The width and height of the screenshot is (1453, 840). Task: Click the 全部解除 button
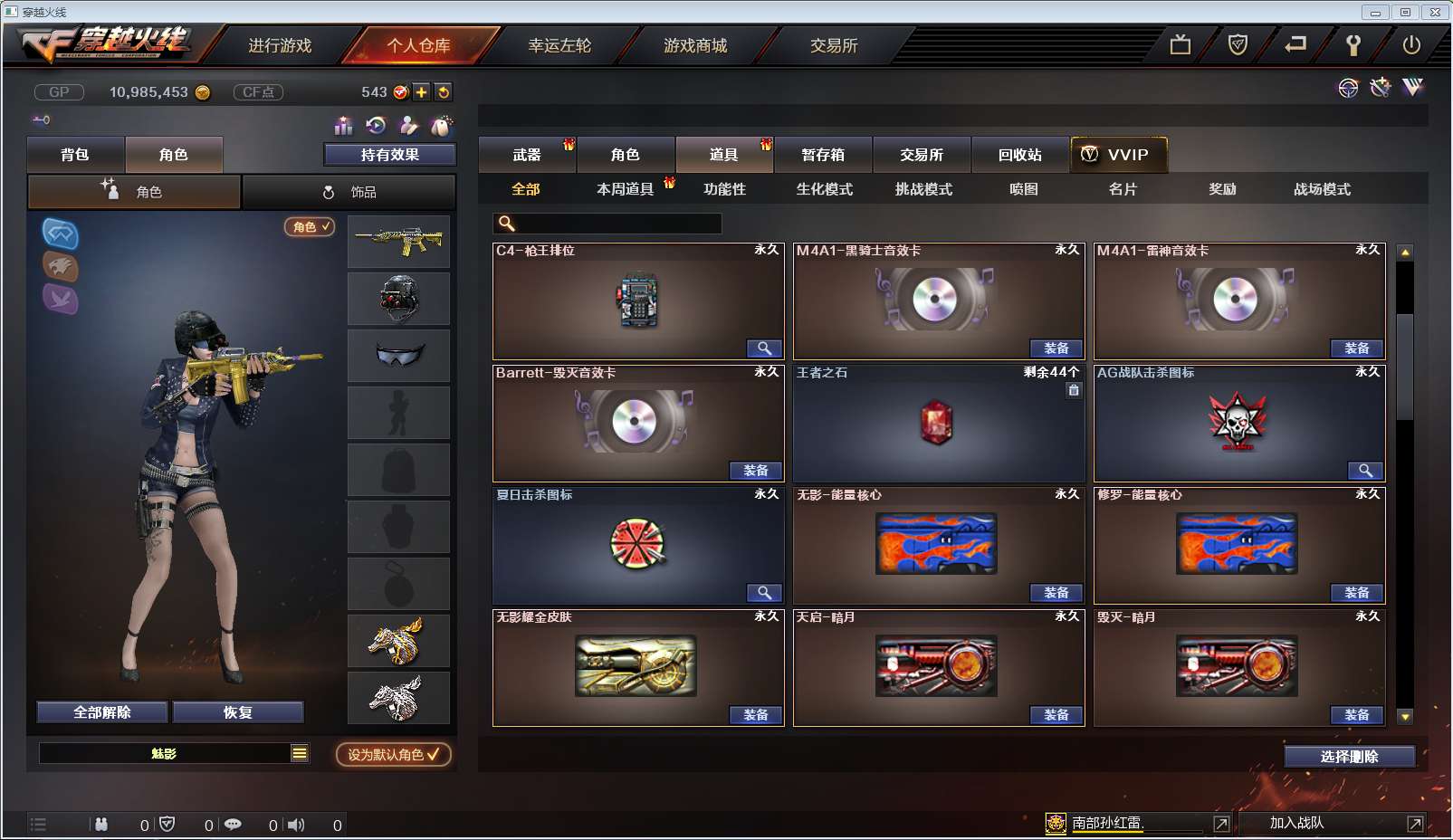point(100,711)
